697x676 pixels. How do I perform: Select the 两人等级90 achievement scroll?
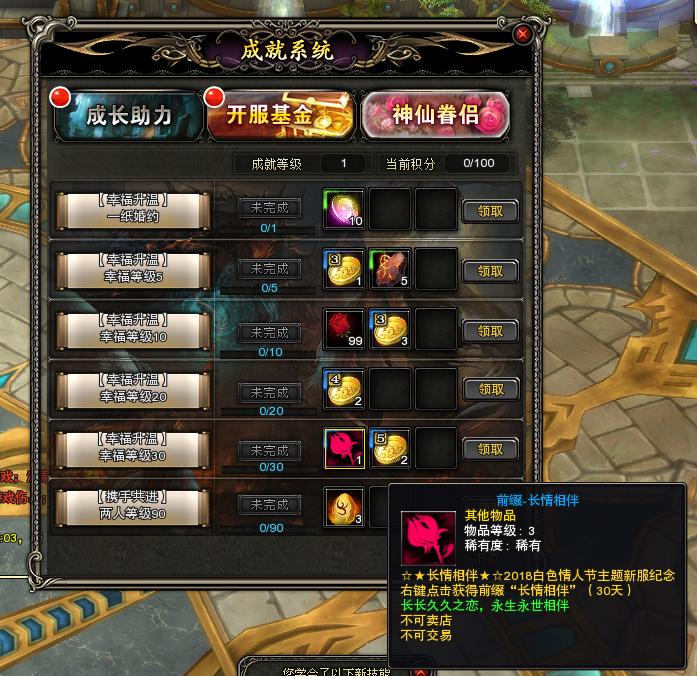point(133,506)
